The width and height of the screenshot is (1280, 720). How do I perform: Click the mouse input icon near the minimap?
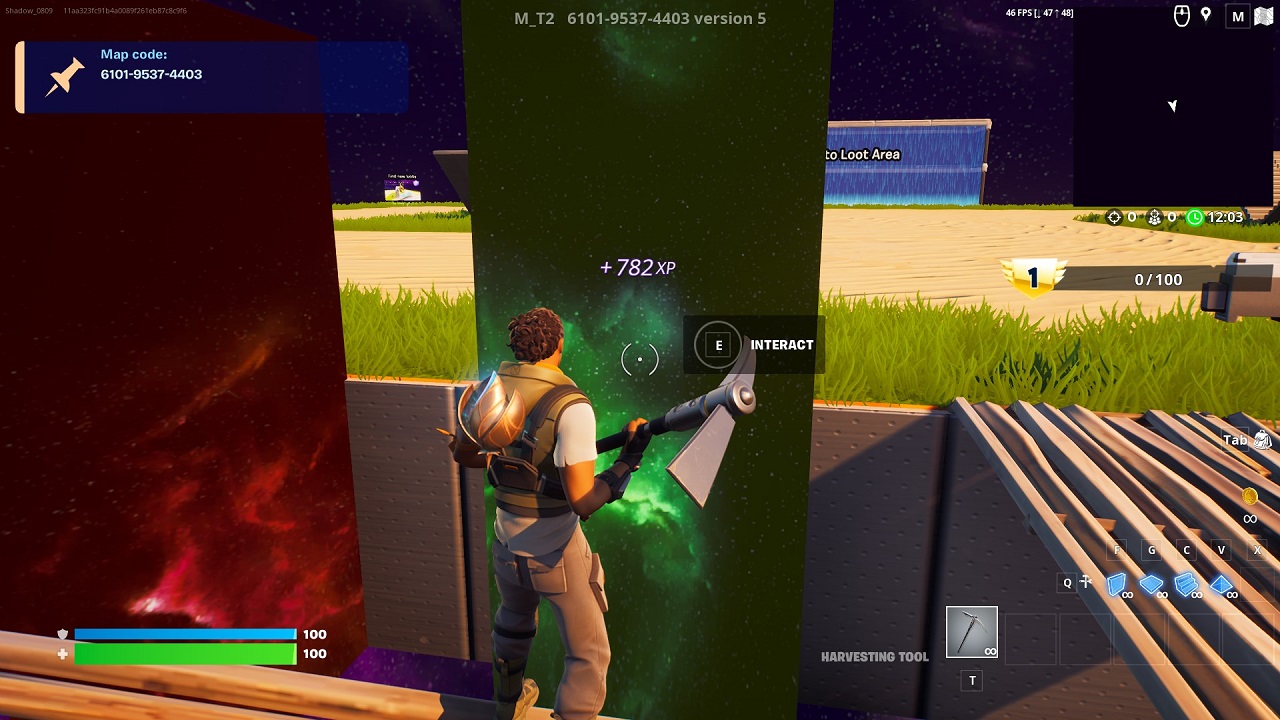(1182, 15)
